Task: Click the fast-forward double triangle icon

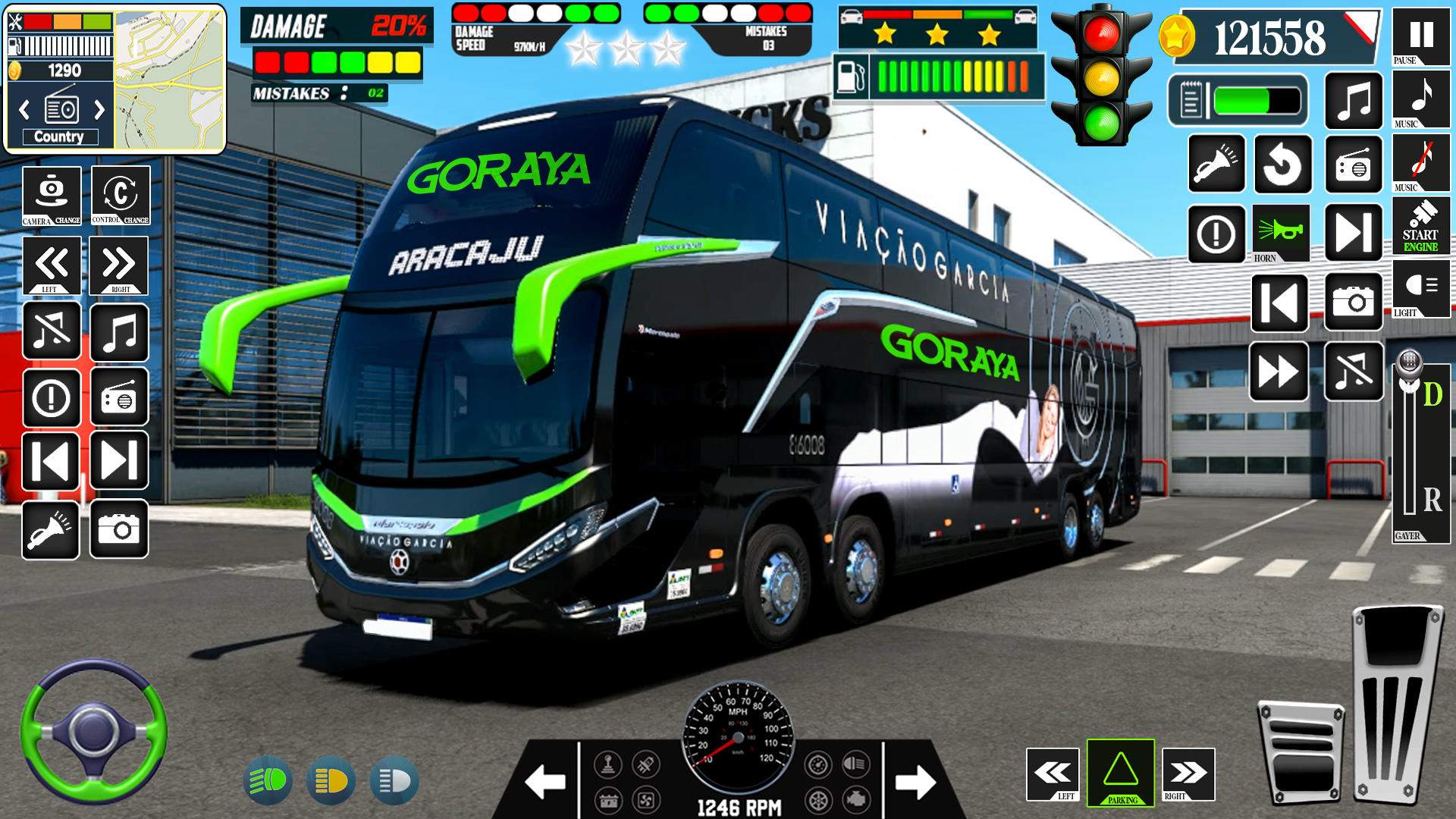Action: coord(1279,372)
